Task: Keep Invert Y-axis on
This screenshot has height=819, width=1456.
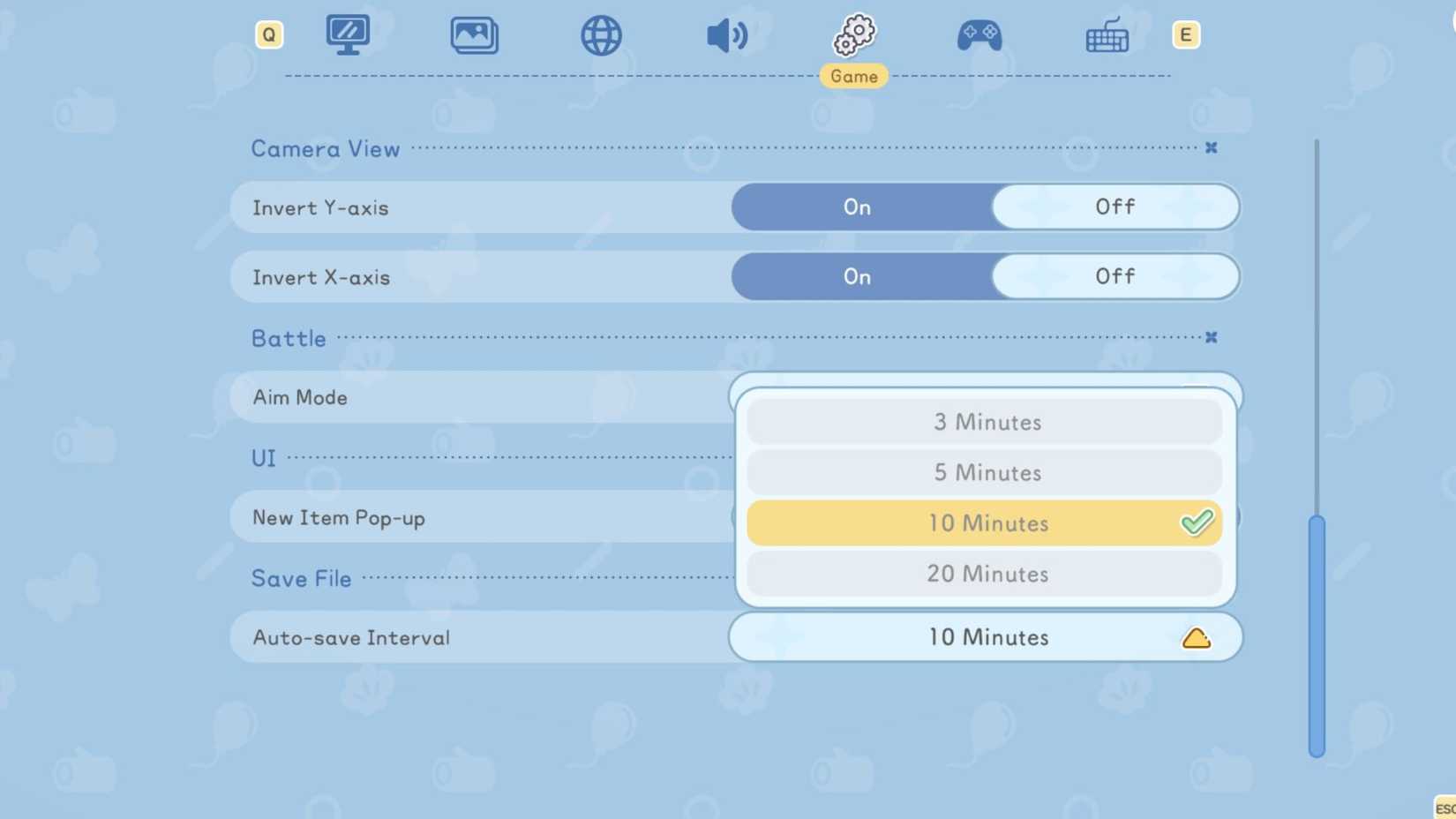Action: pos(856,207)
